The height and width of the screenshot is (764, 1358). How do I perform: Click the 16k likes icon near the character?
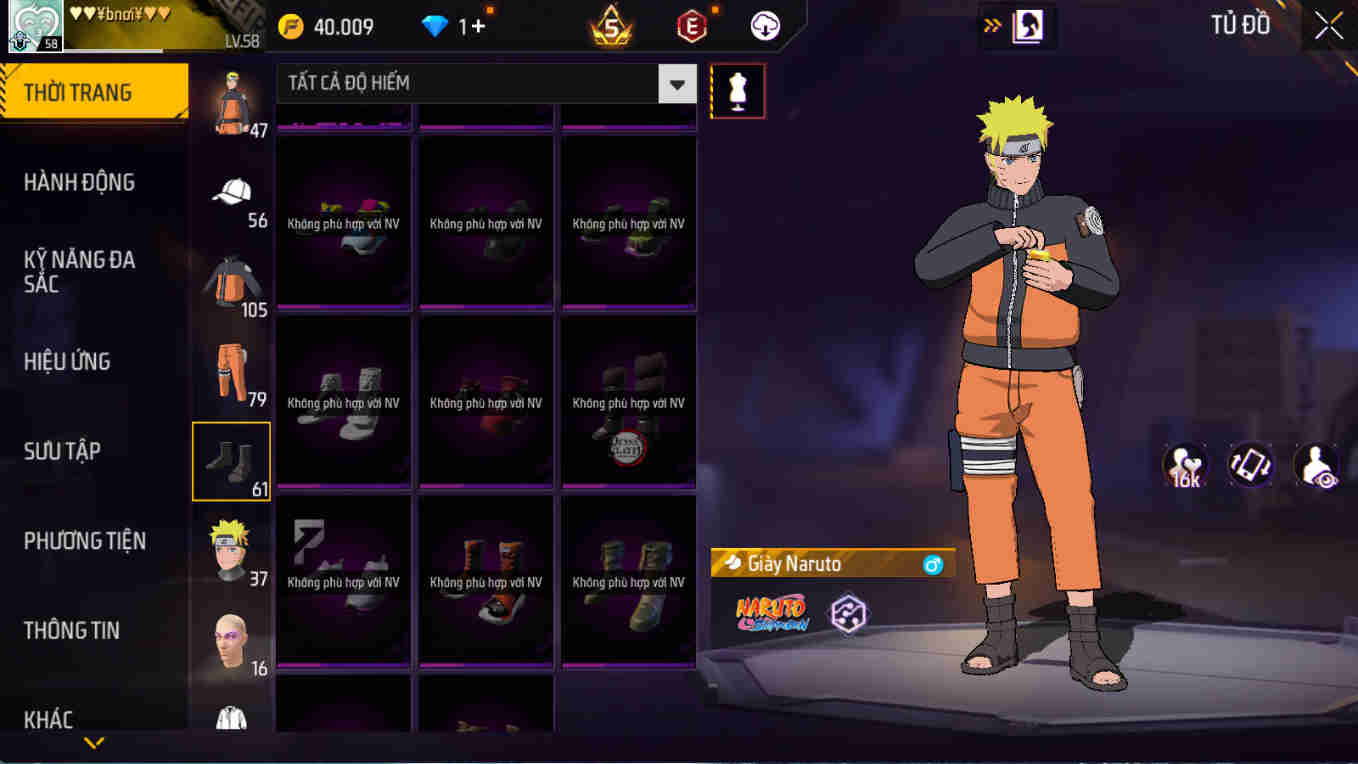pyautogui.click(x=1184, y=464)
